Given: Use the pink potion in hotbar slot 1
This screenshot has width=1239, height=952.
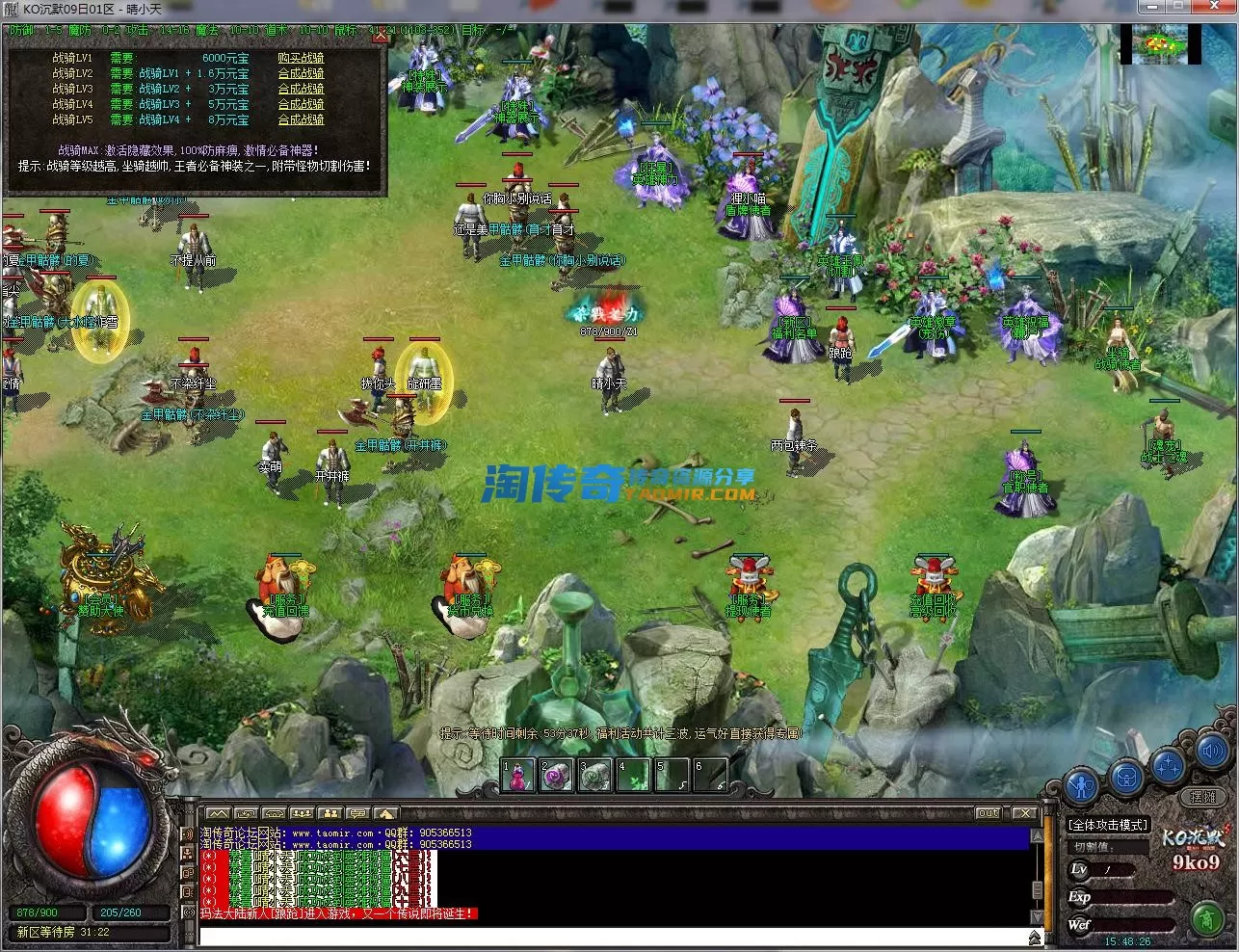Looking at the screenshot, I should click(518, 776).
